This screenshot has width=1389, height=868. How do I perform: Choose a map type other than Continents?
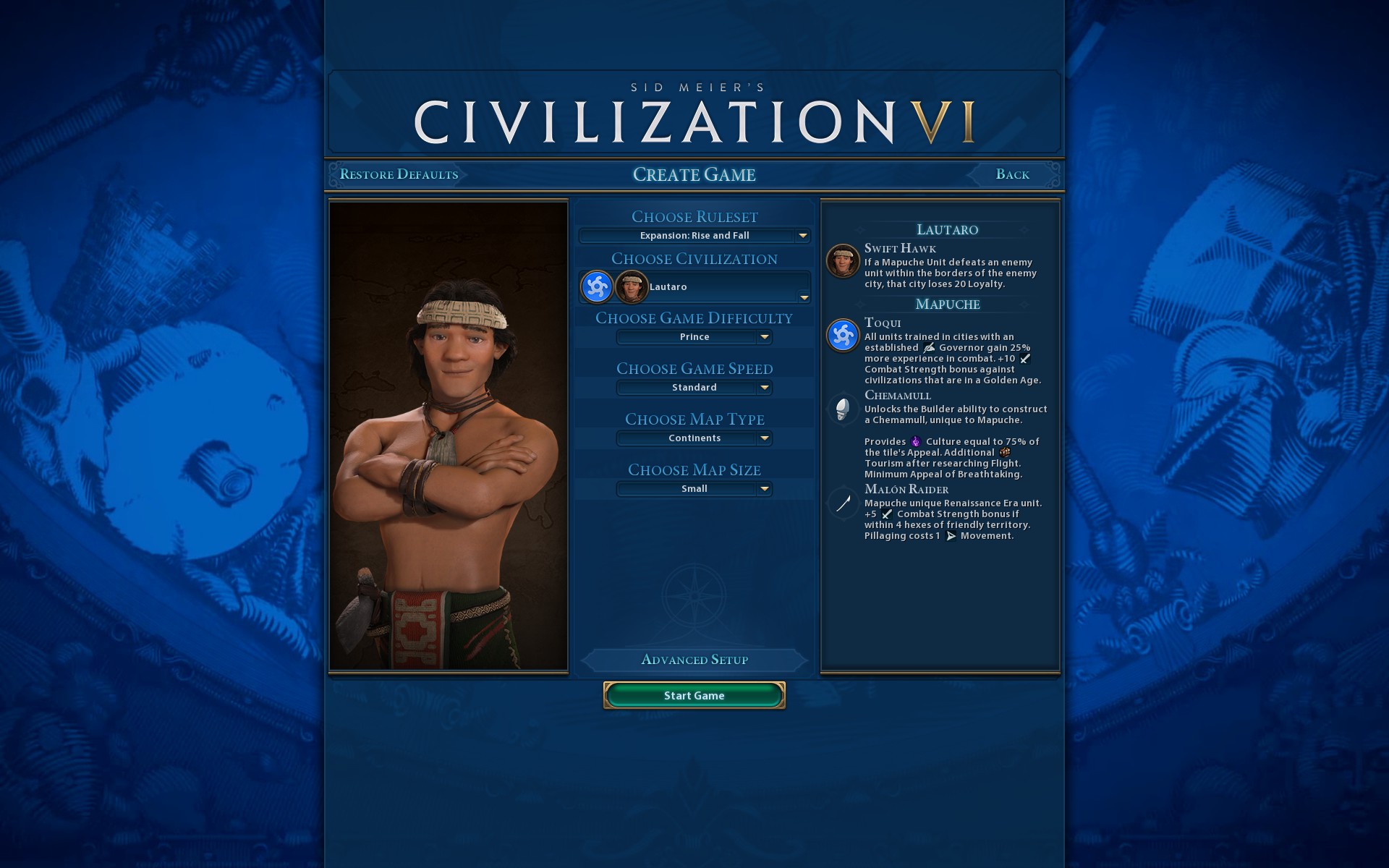(694, 438)
